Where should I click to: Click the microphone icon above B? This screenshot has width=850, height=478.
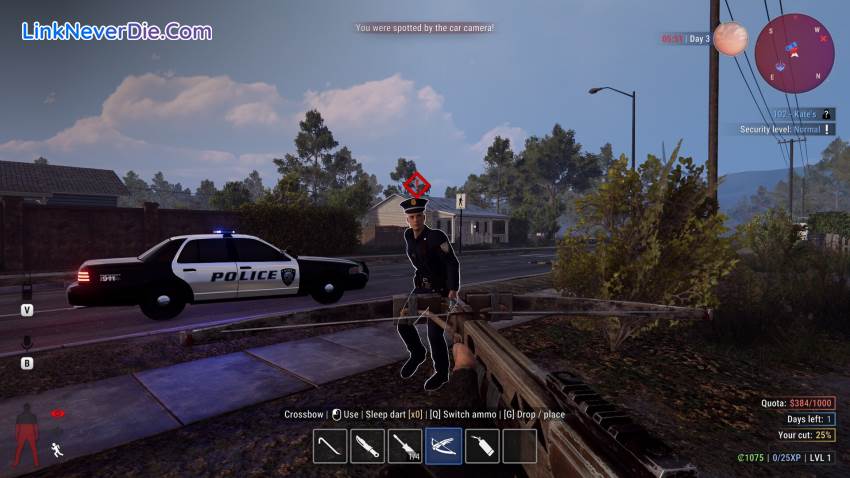click(27, 343)
